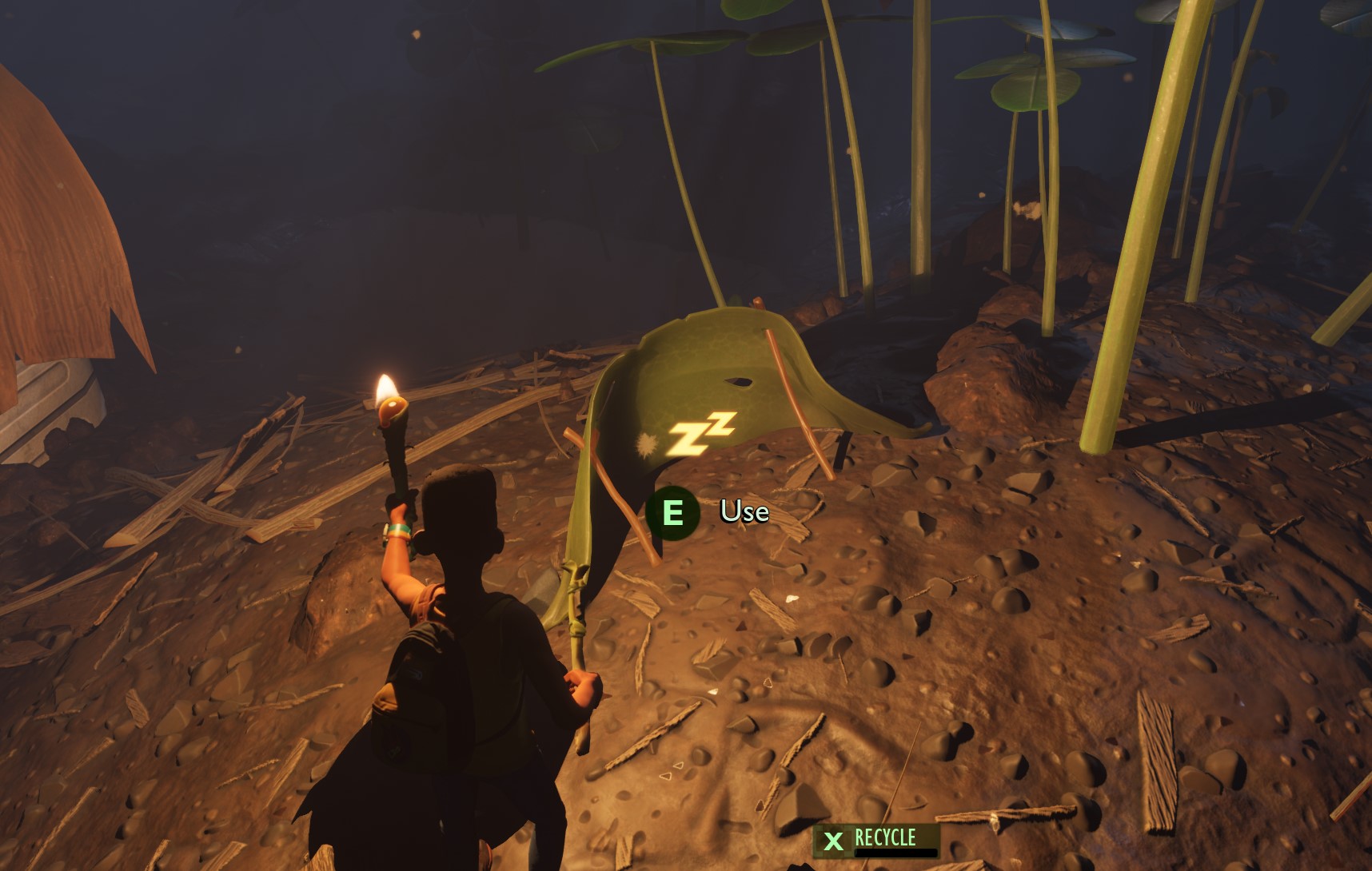Activate the Use interaction circle
The image size is (1372, 871).
(x=674, y=511)
